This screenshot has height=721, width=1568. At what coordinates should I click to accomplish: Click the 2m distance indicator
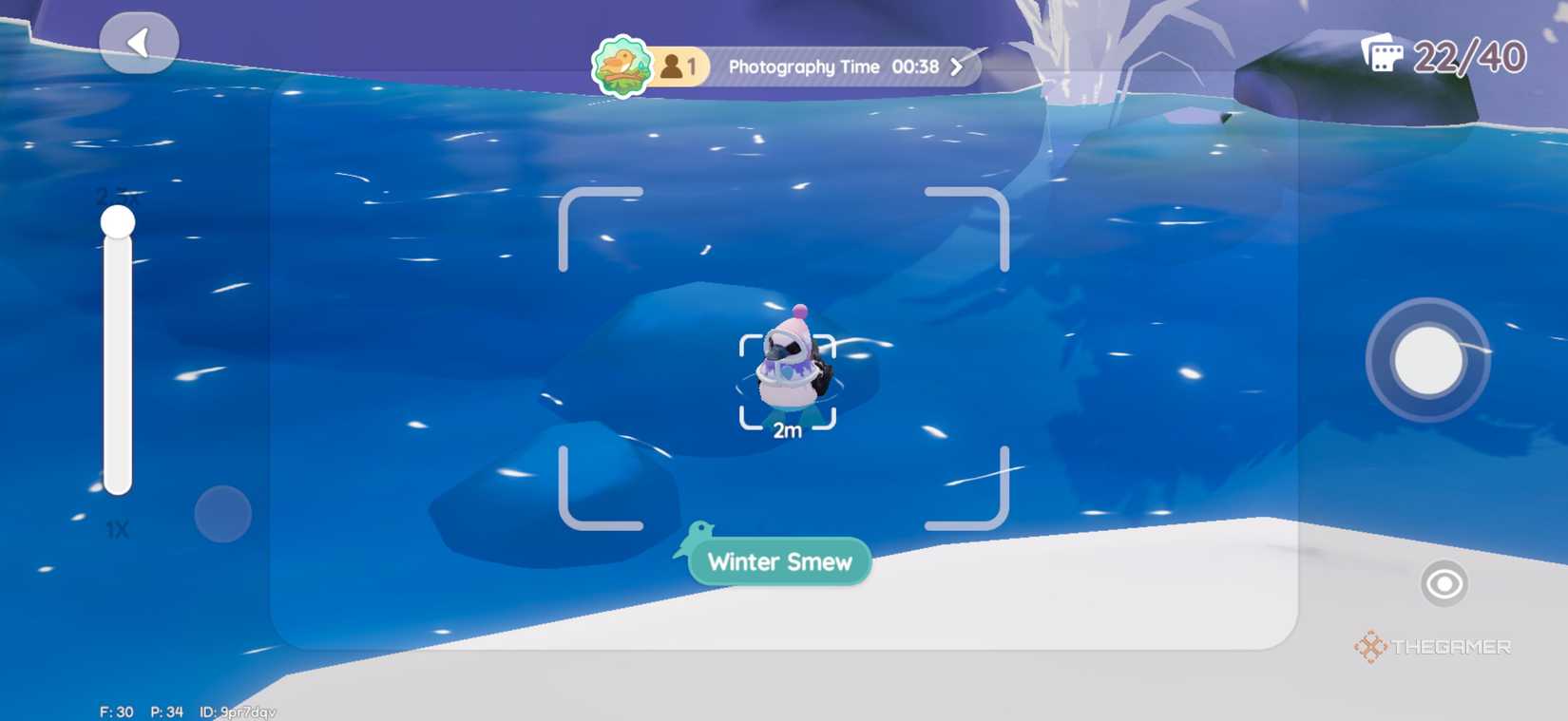pyautogui.click(x=787, y=429)
